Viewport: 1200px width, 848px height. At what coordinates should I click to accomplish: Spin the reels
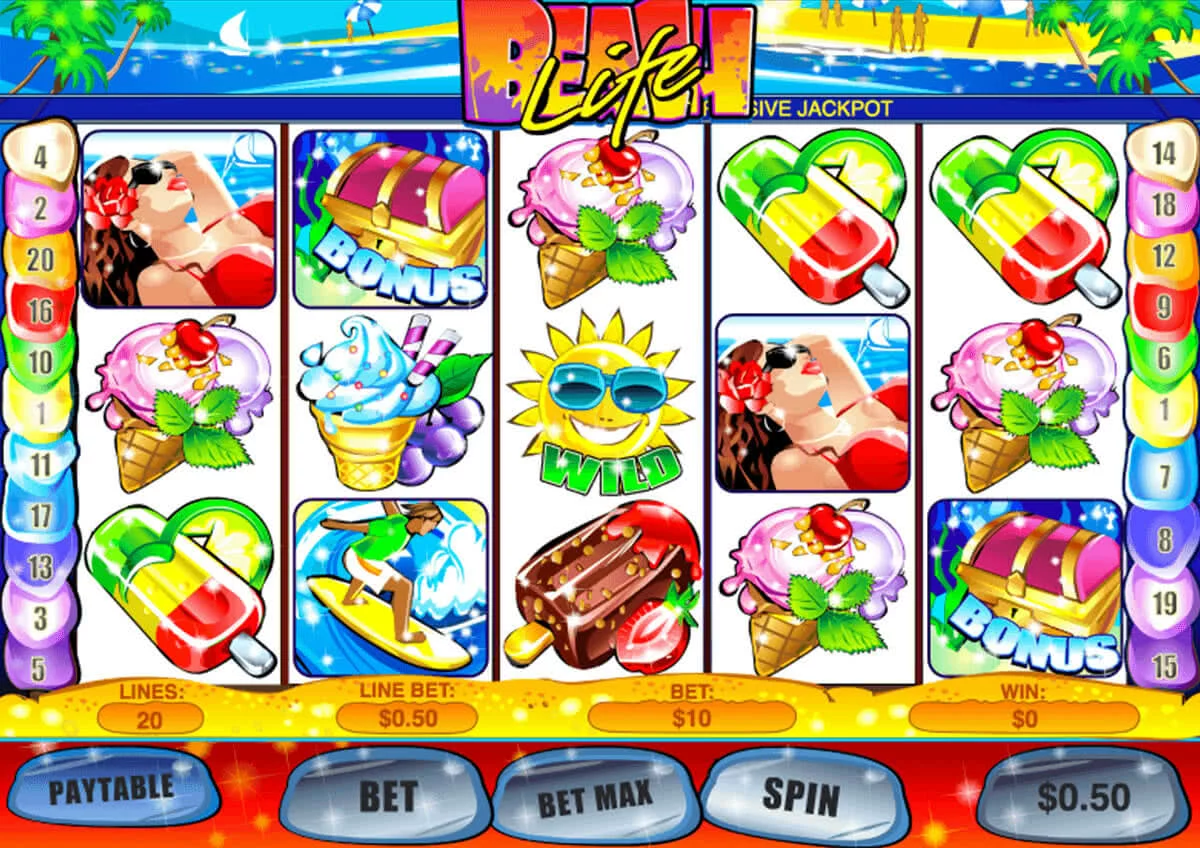click(x=801, y=795)
